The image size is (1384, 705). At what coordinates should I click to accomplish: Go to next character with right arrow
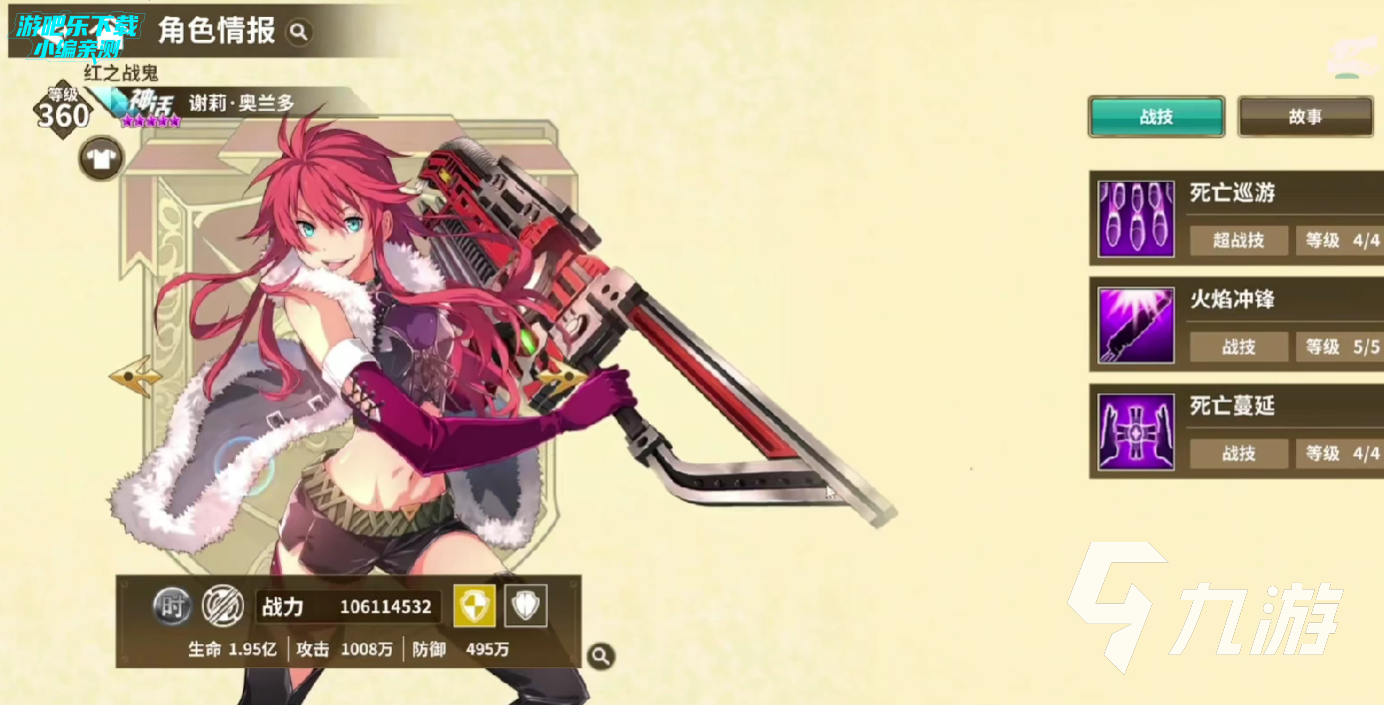(562, 377)
